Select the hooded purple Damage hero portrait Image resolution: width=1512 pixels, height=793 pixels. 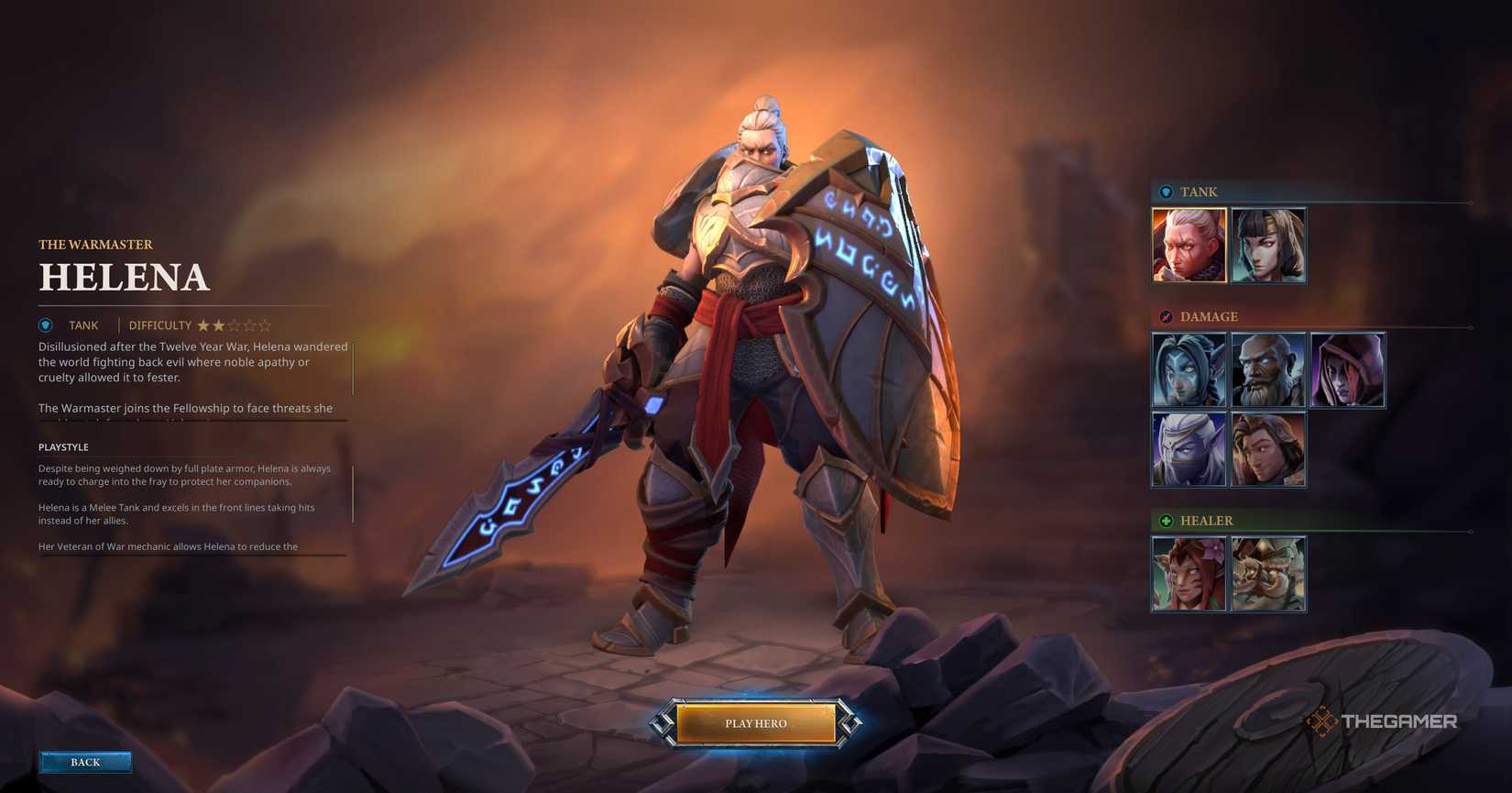[x=1348, y=369]
